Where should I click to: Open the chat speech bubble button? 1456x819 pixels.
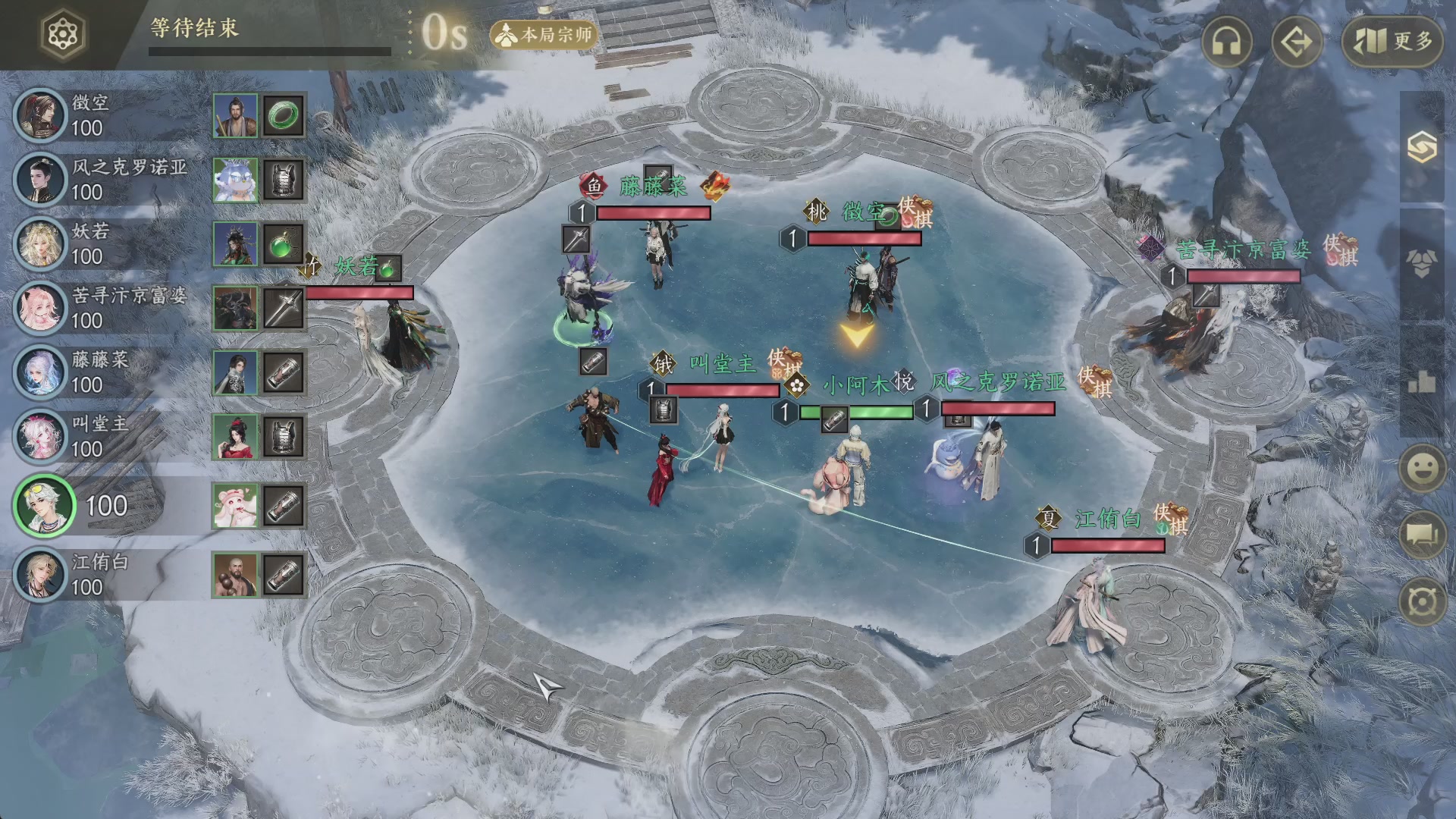pos(1422,535)
